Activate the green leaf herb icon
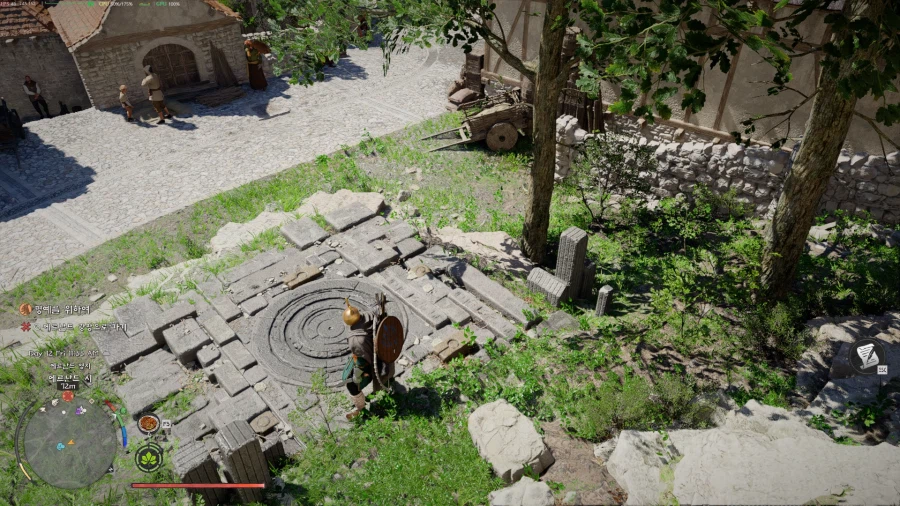Screen dimensions: 900x506 [148, 457]
